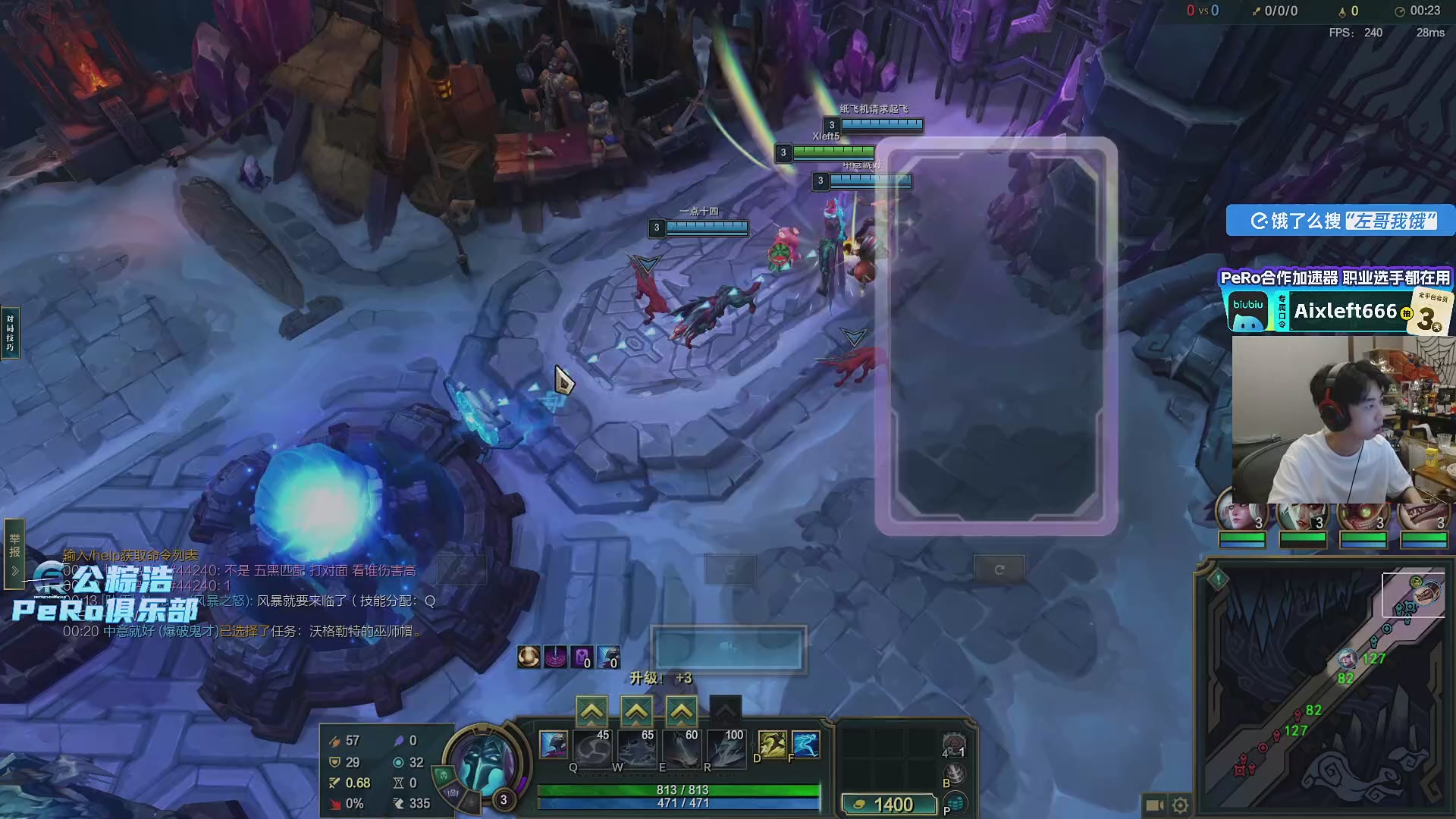Select the champion passive ability icon
Image resolution: width=1456 pixels, height=819 pixels.
(x=553, y=745)
